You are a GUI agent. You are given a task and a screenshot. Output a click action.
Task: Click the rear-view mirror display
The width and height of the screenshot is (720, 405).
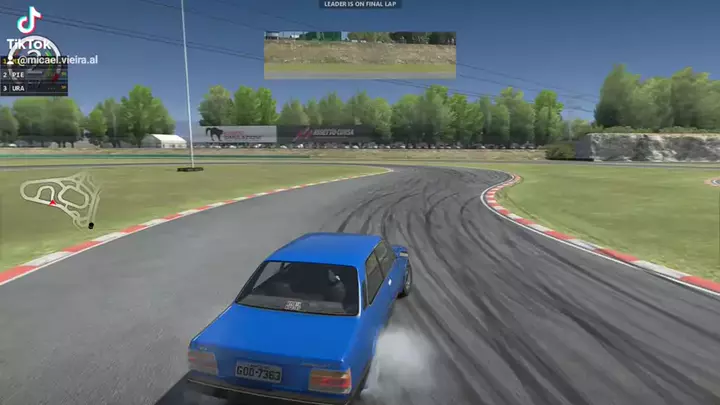coord(359,54)
